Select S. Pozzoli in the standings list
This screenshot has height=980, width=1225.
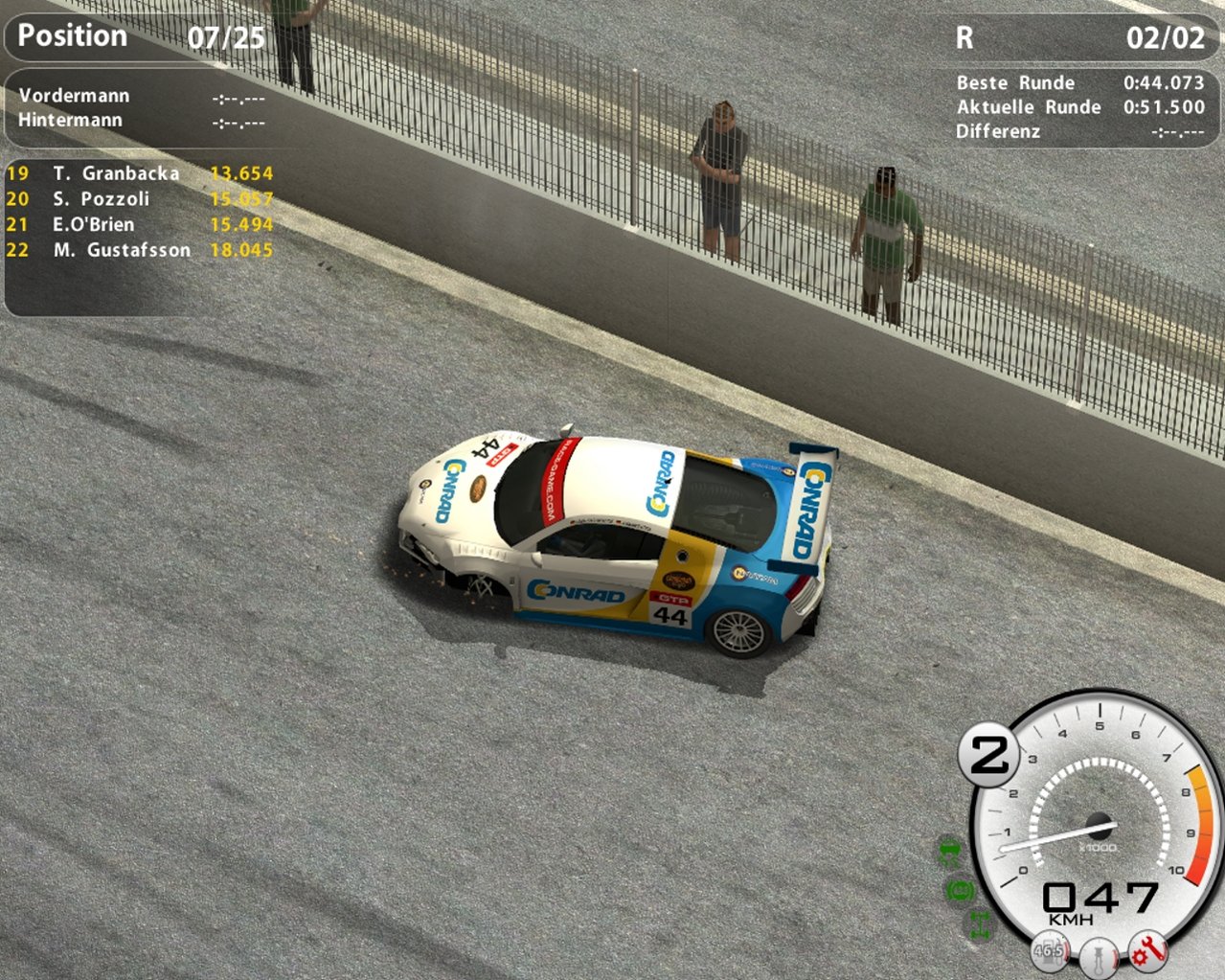pos(101,199)
